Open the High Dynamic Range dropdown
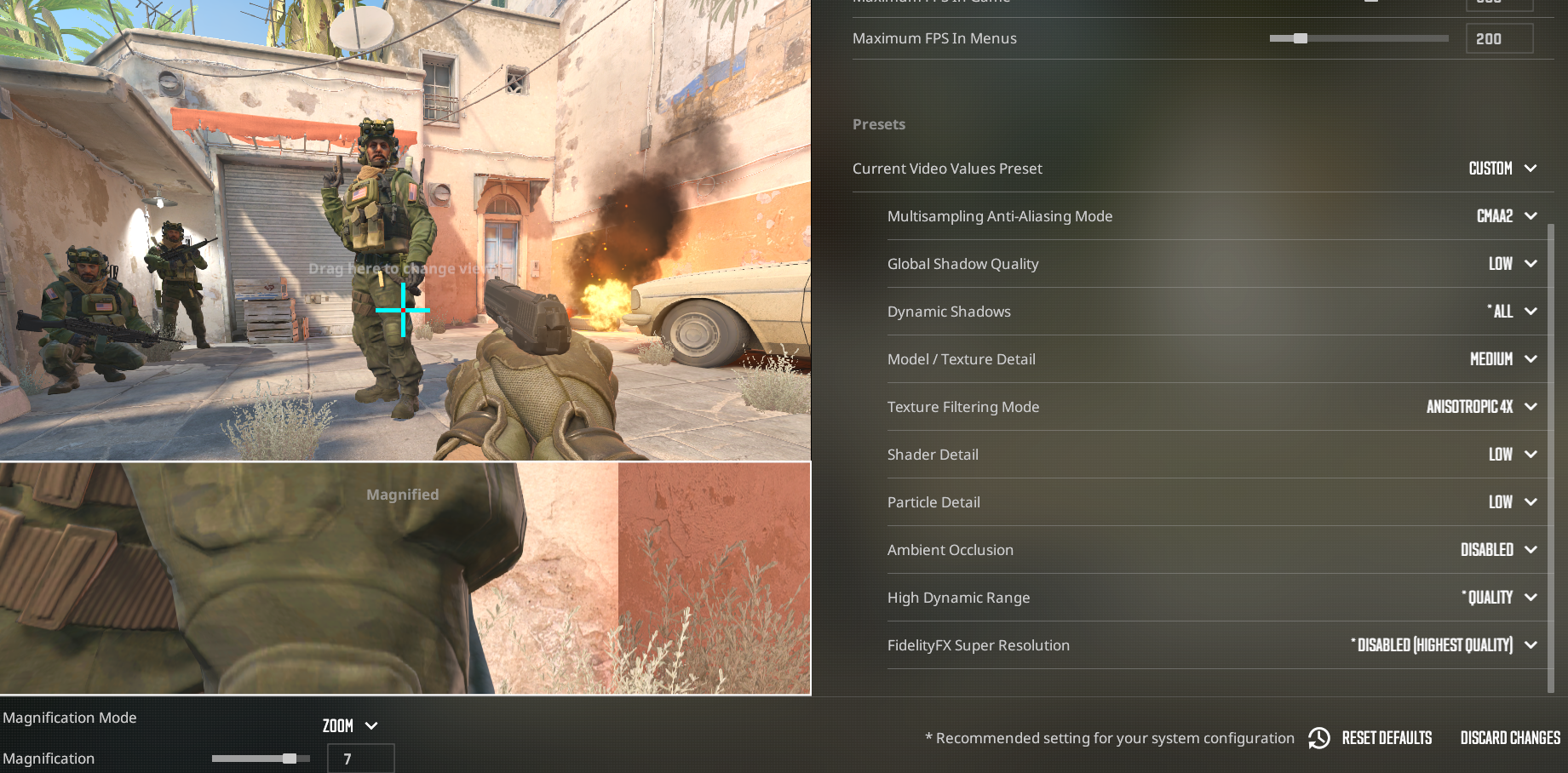The height and width of the screenshot is (773, 1568). pos(1498,598)
